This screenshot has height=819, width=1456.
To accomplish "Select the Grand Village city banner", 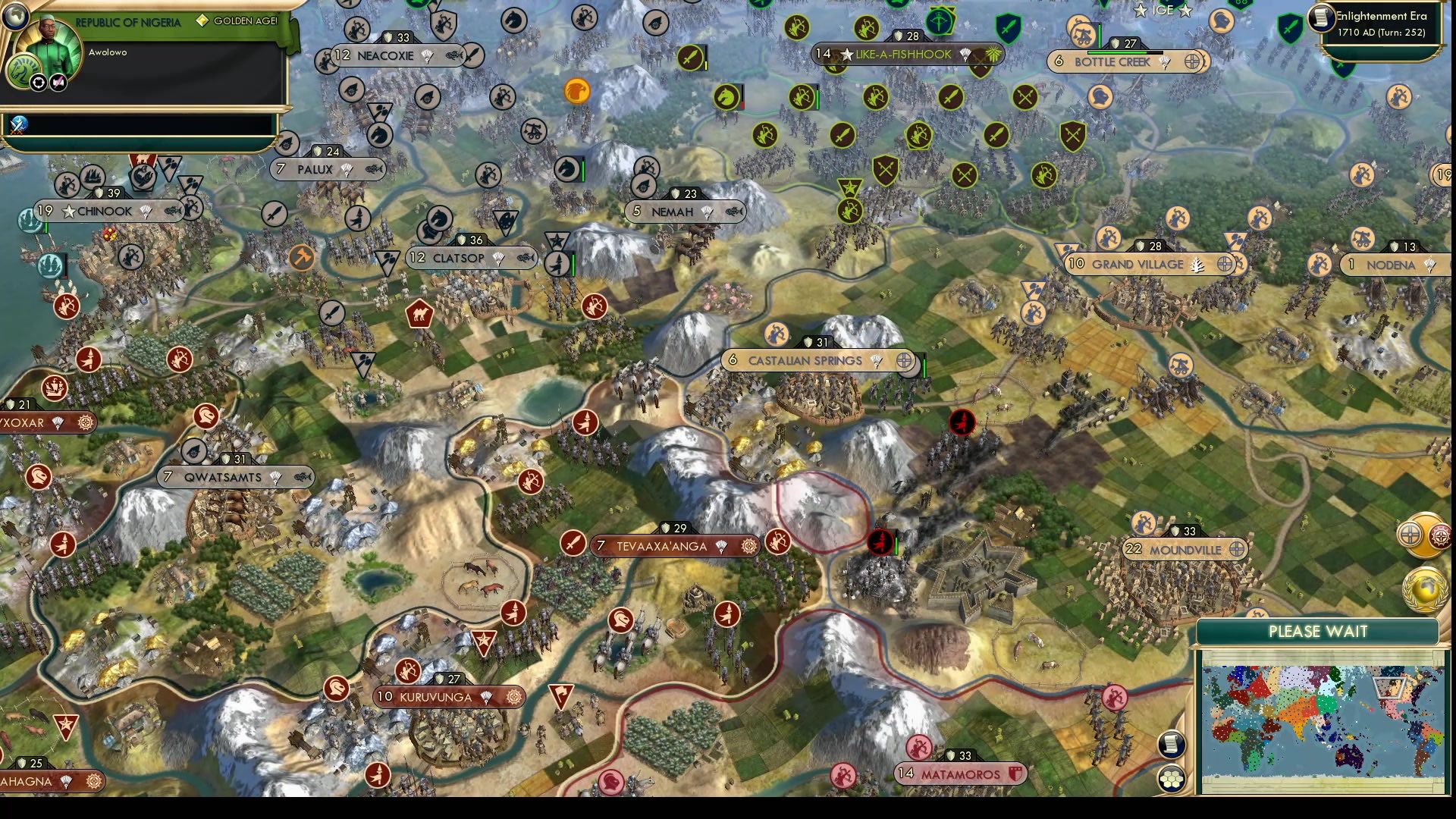I will click(x=1137, y=264).
